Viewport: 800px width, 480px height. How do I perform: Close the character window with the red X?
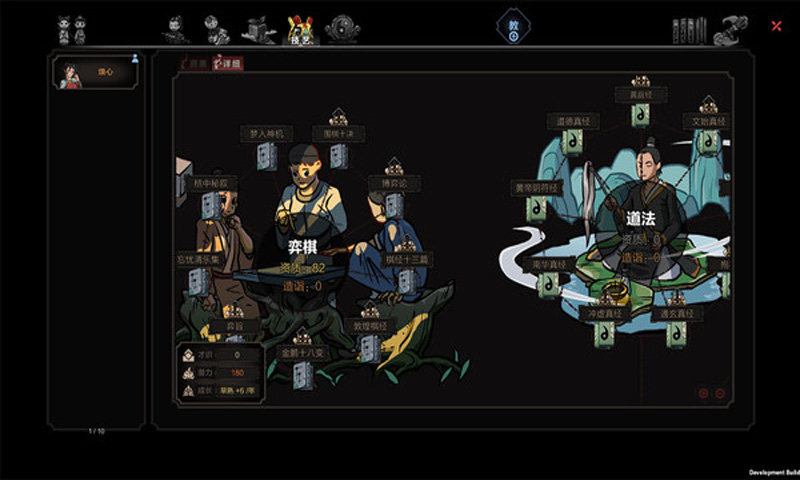pos(776,26)
